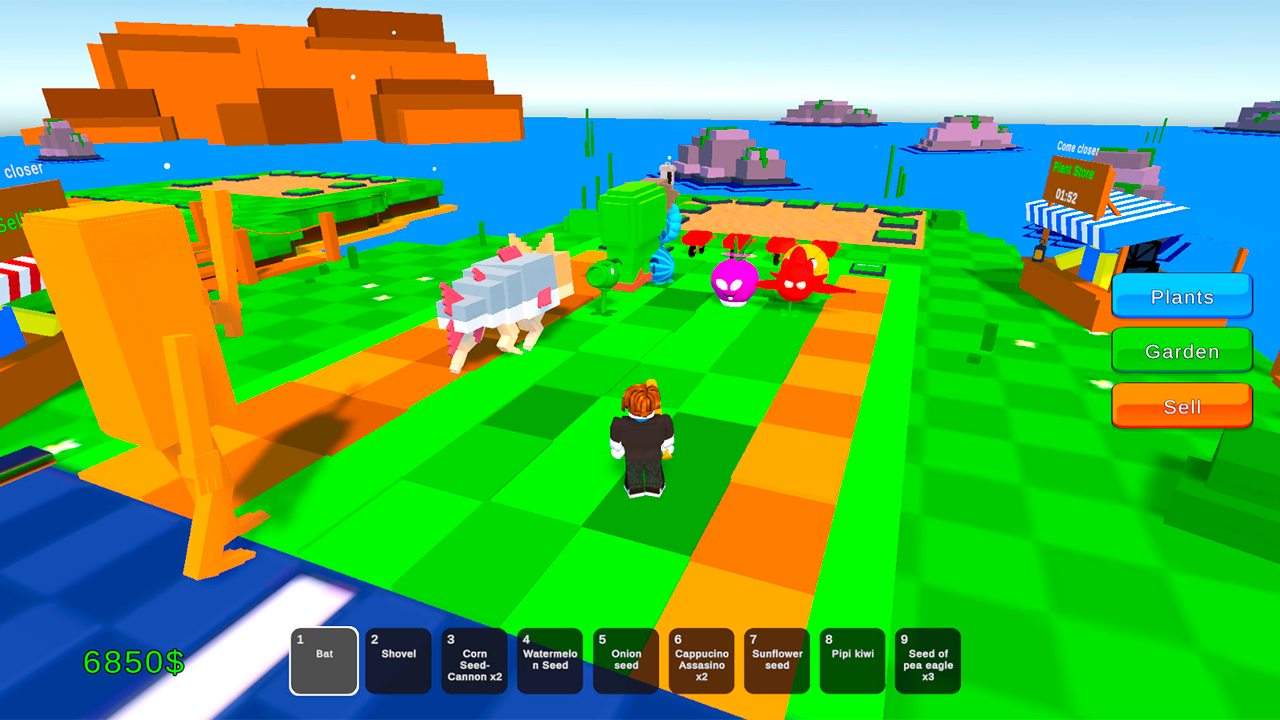Equip the Shovel from slot 2
The height and width of the screenshot is (720, 1280).
(x=399, y=660)
